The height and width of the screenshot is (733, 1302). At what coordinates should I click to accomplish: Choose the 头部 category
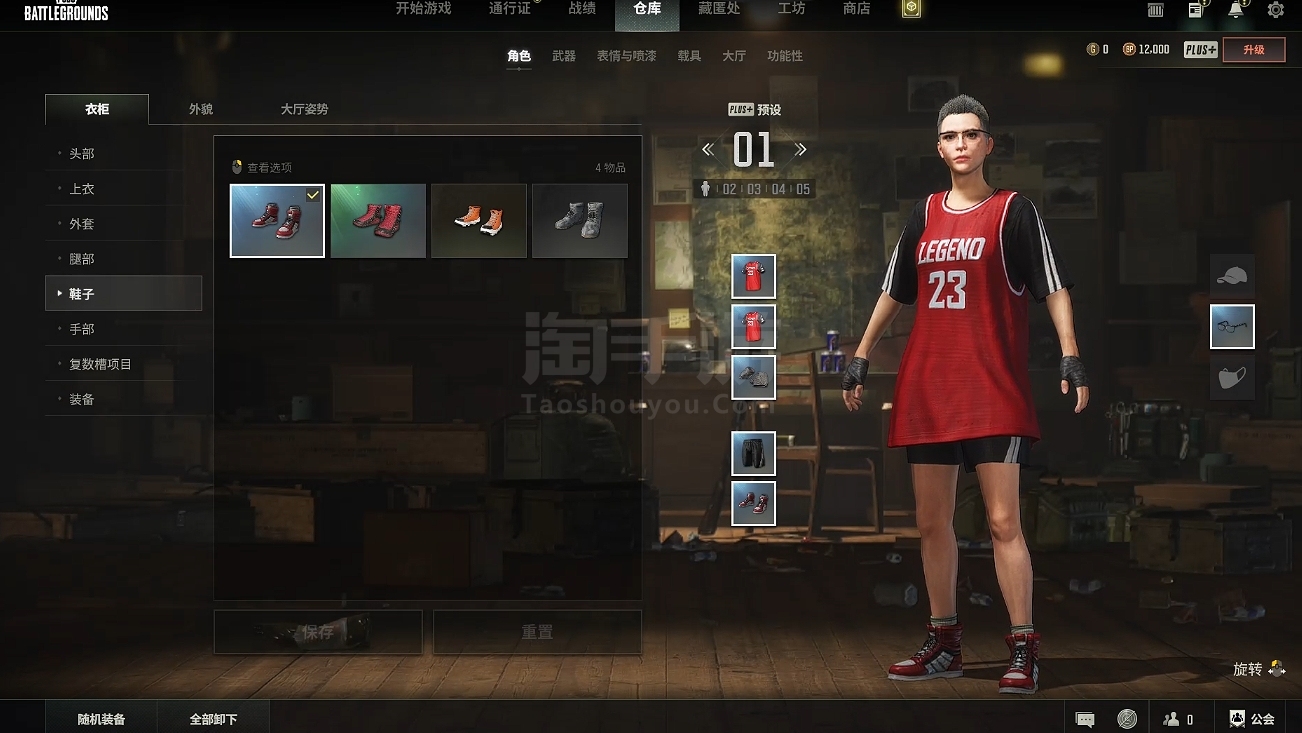[82, 154]
